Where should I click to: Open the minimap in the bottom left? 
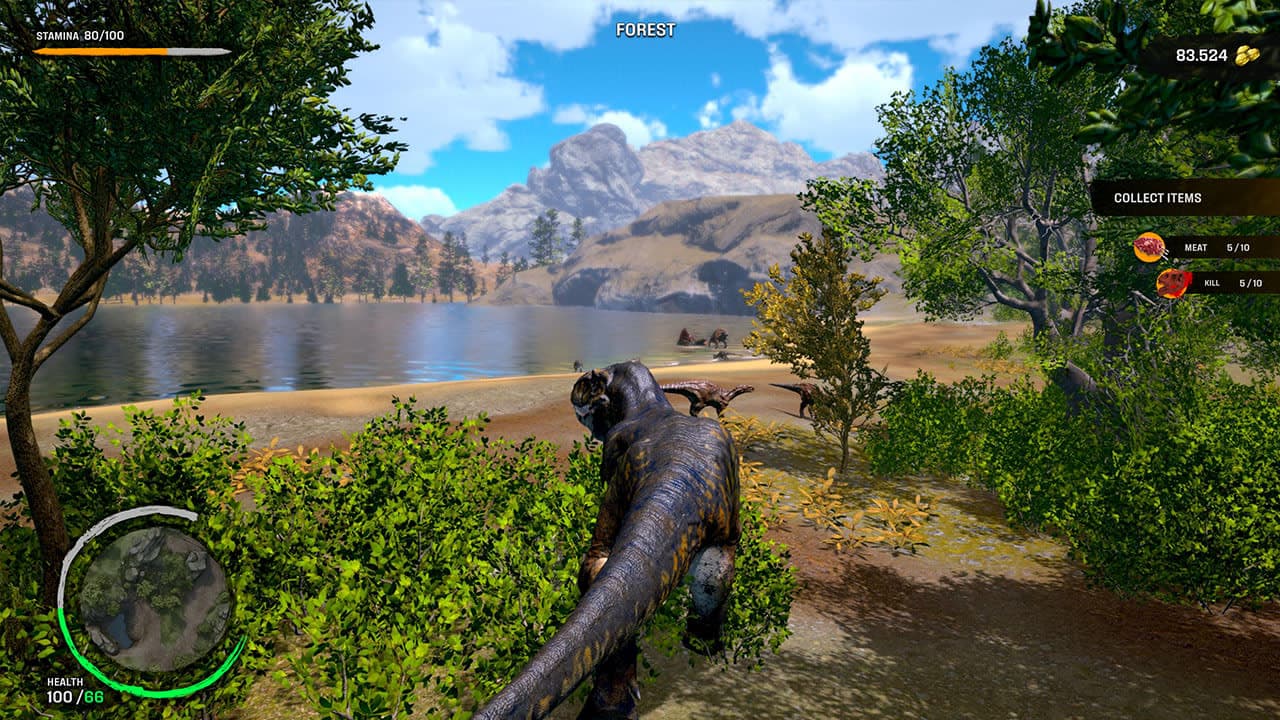[152, 594]
